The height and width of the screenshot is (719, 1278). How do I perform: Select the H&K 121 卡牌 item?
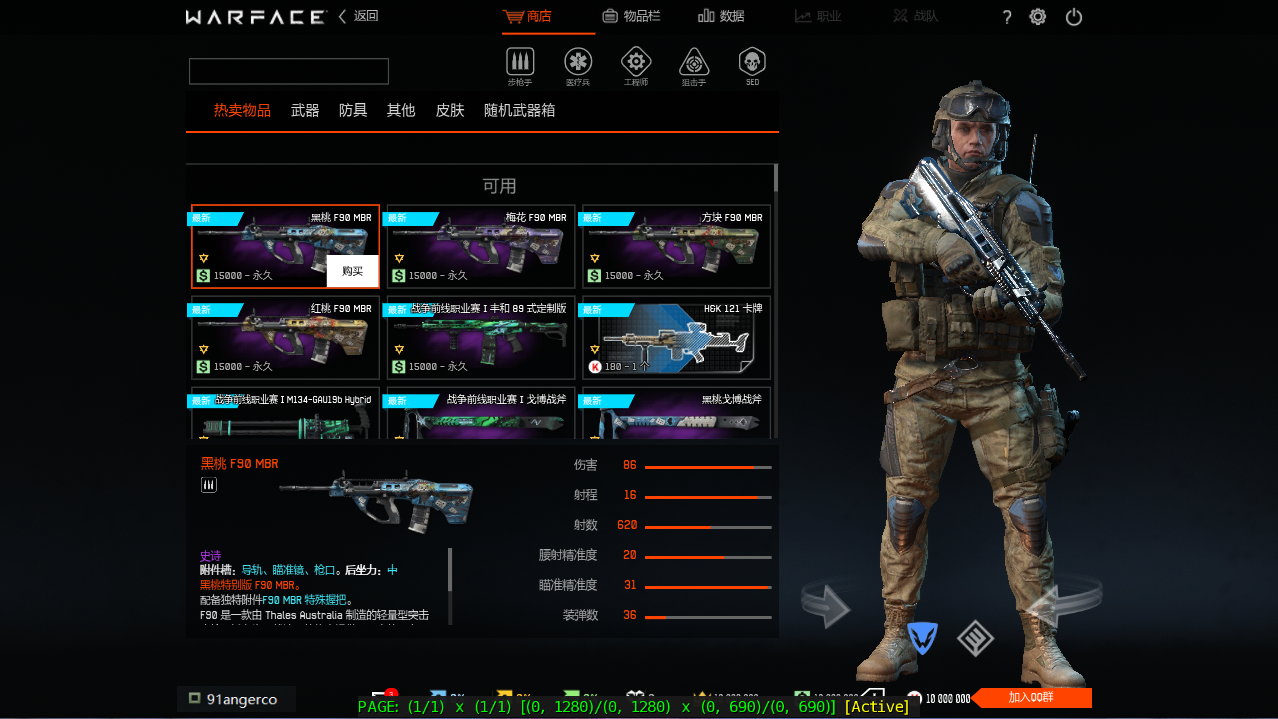tap(677, 338)
